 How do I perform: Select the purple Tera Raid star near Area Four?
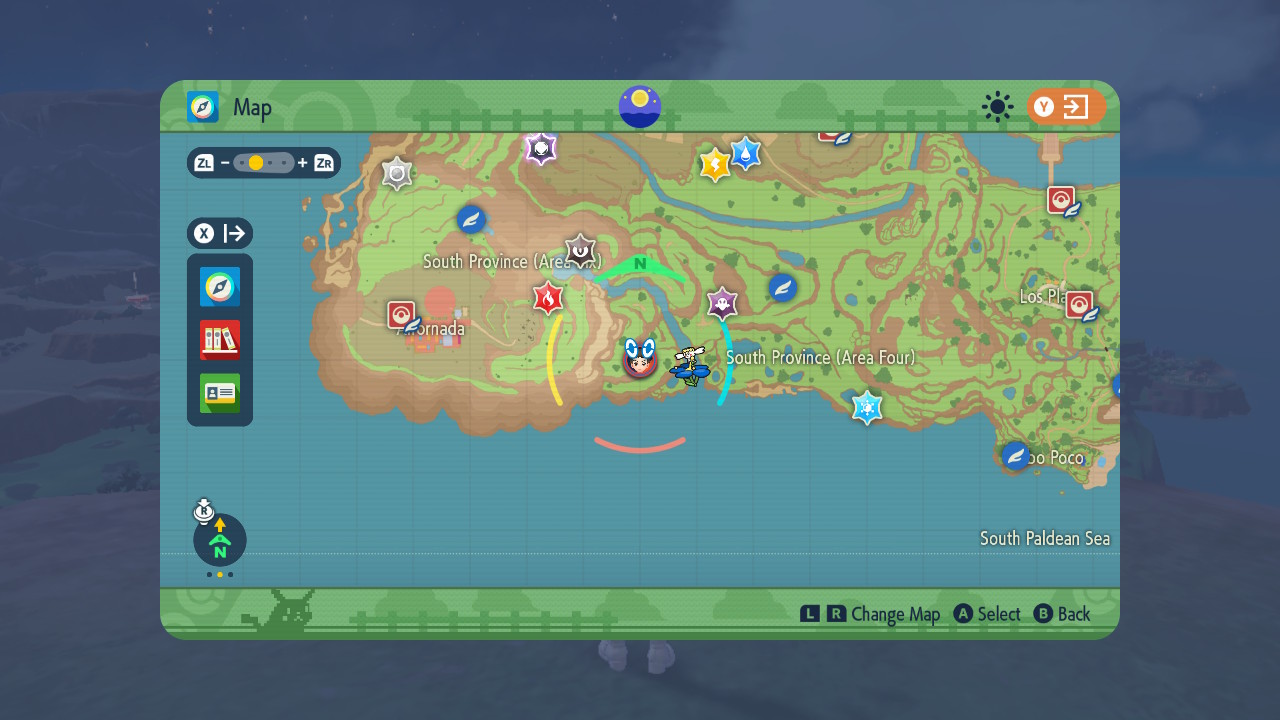[x=722, y=303]
